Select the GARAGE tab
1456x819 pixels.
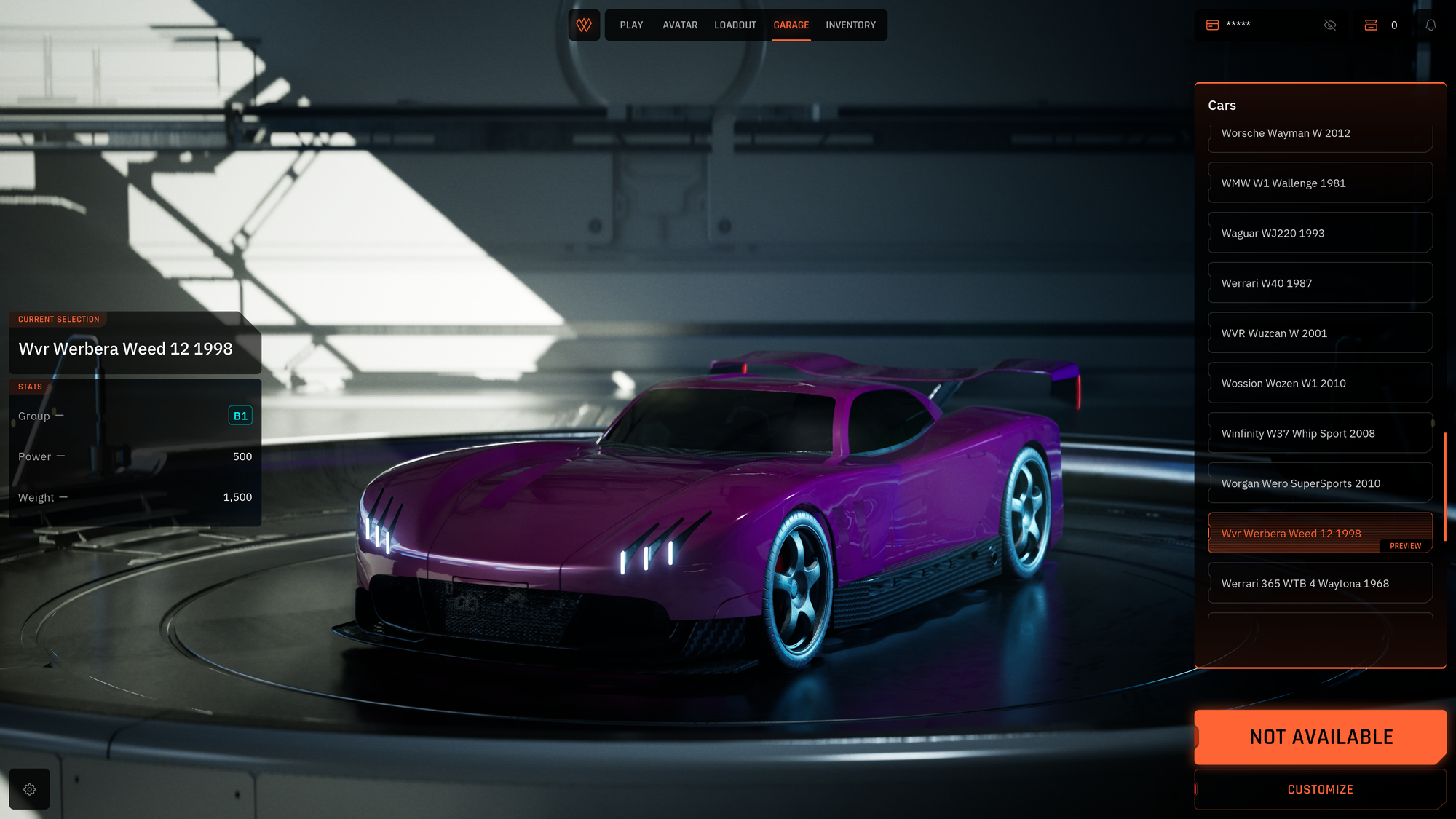791,25
